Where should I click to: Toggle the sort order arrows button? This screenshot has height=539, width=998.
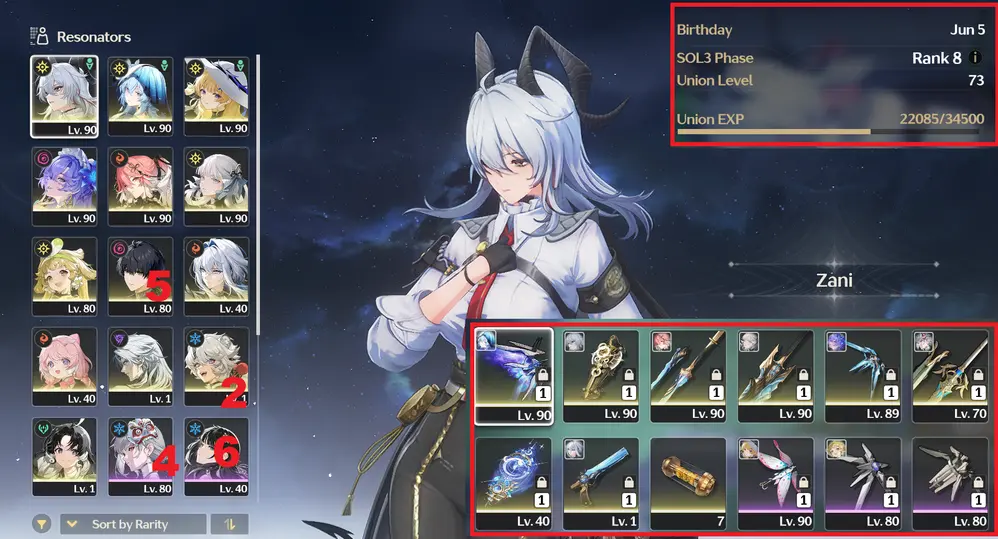pos(230,524)
